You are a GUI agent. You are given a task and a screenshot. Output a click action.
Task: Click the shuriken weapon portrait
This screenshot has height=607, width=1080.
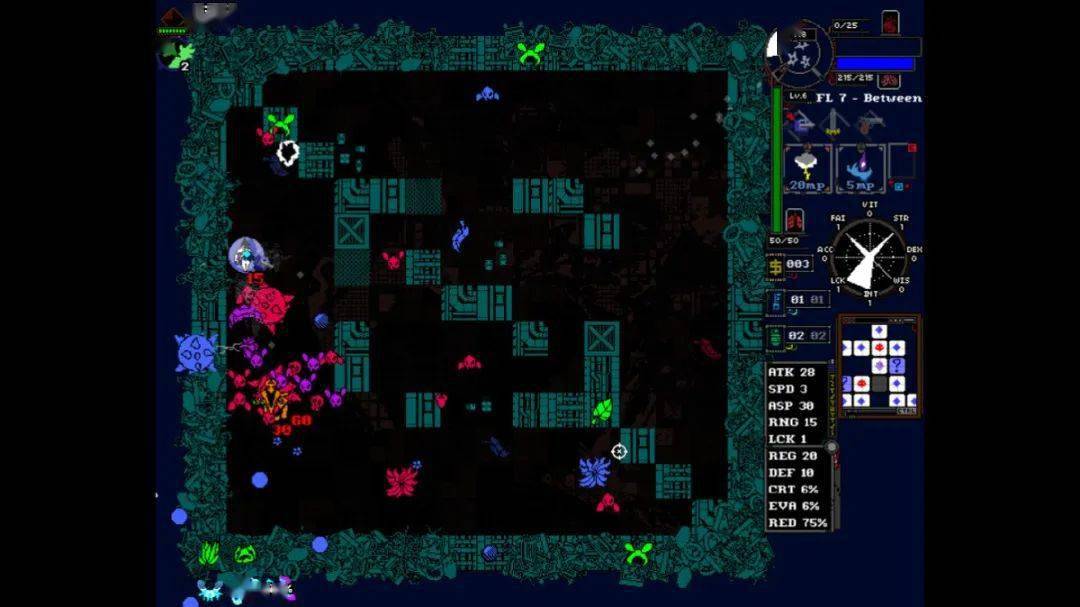798,52
